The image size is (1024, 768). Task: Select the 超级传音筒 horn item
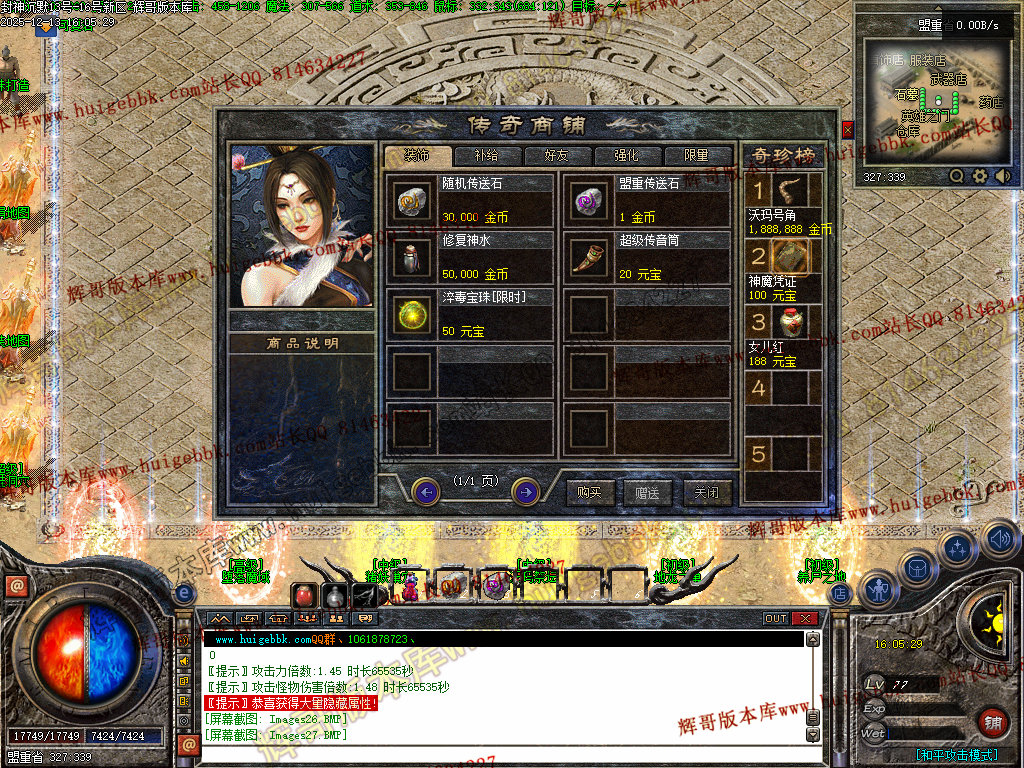click(x=586, y=257)
